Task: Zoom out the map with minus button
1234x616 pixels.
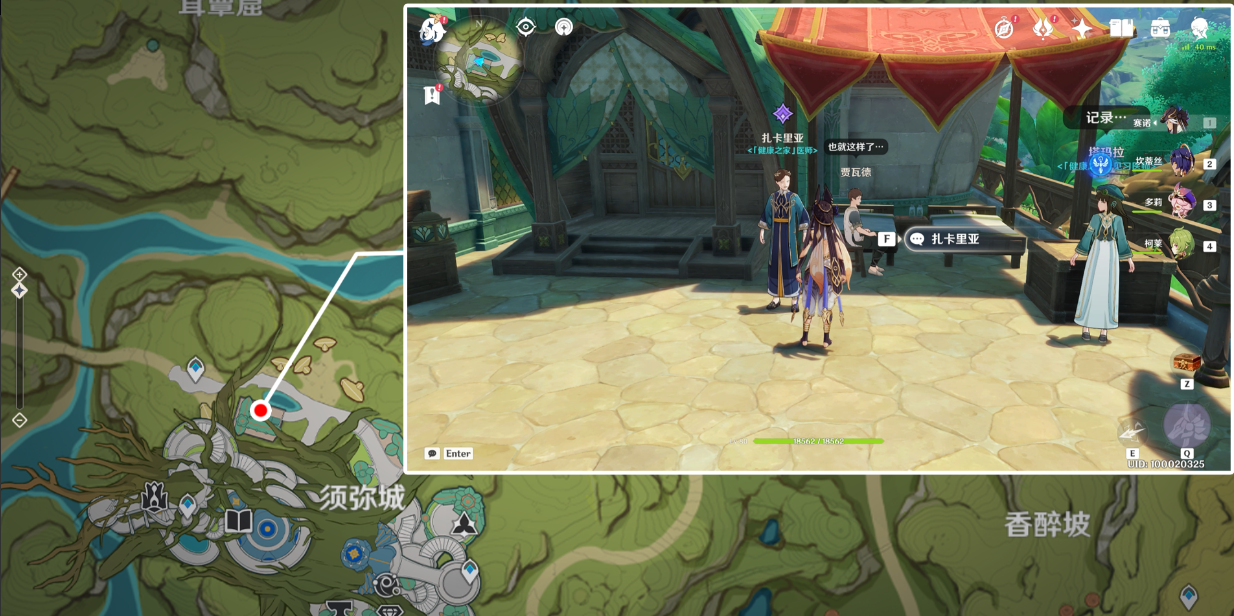Action: point(19,420)
